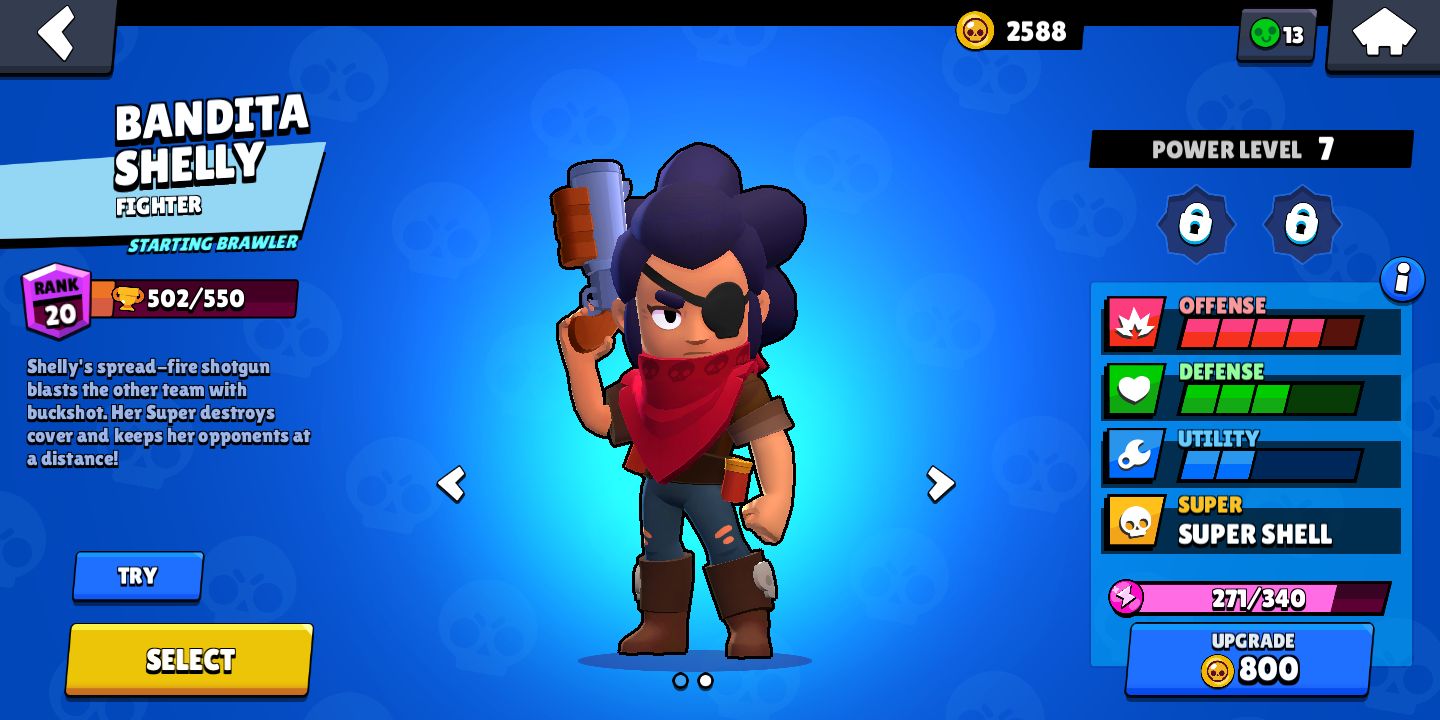
Task: Open the stats info button
Action: pyautogui.click(x=1402, y=281)
